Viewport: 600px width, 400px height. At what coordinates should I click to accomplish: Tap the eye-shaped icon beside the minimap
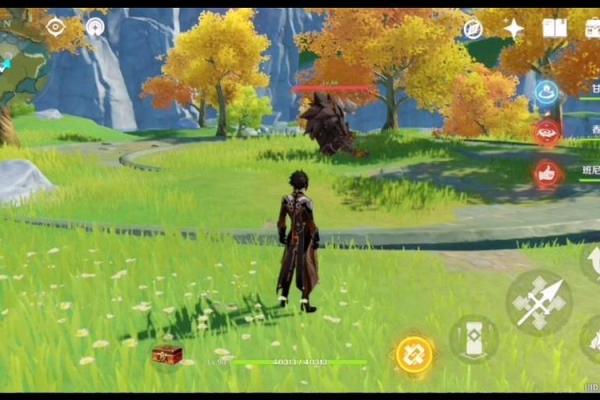click(56, 27)
